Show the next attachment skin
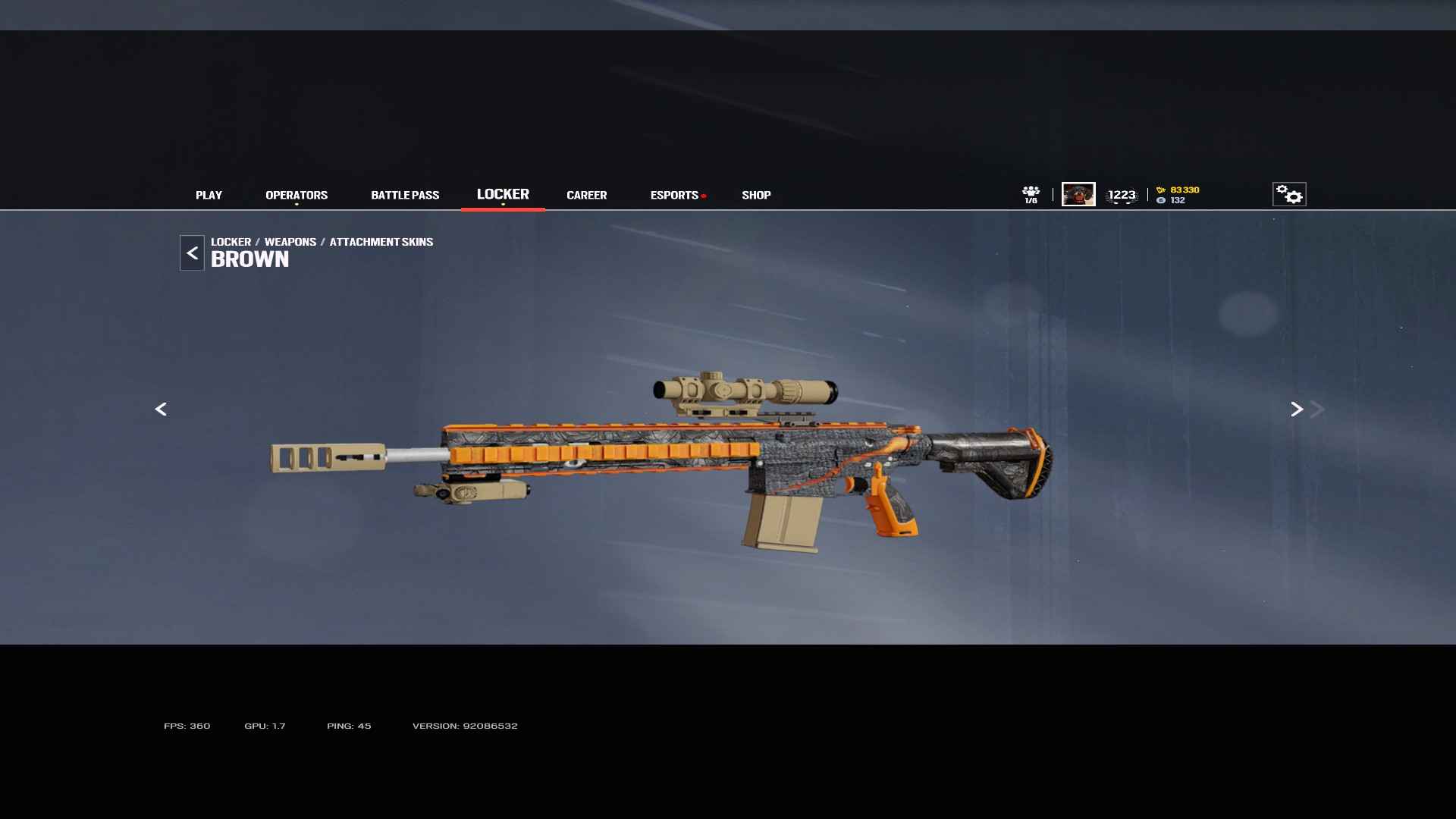Screen dimensions: 1456x819 point(1297,409)
